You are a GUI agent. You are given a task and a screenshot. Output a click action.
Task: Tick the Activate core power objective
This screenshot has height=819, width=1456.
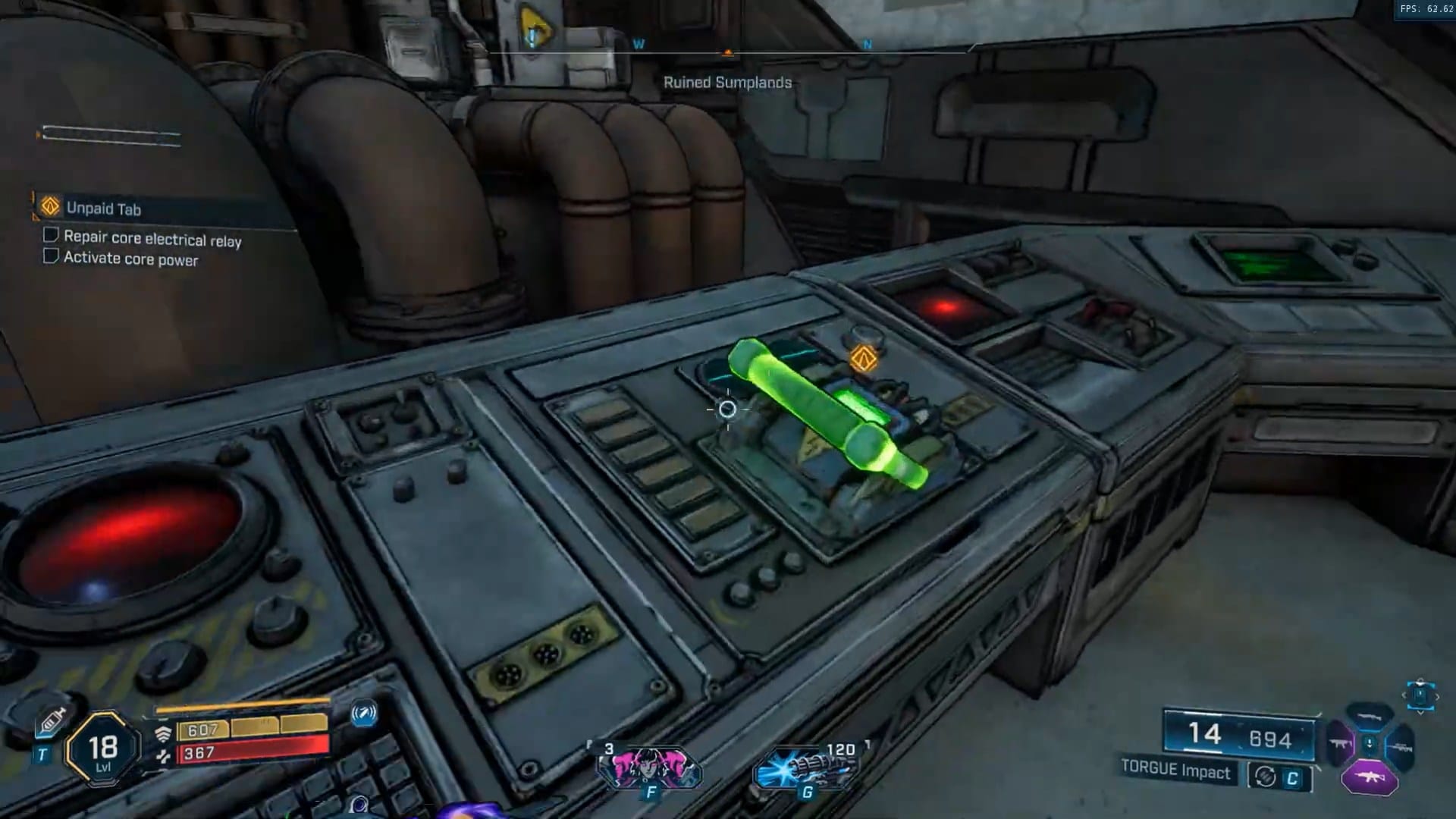tap(51, 256)
